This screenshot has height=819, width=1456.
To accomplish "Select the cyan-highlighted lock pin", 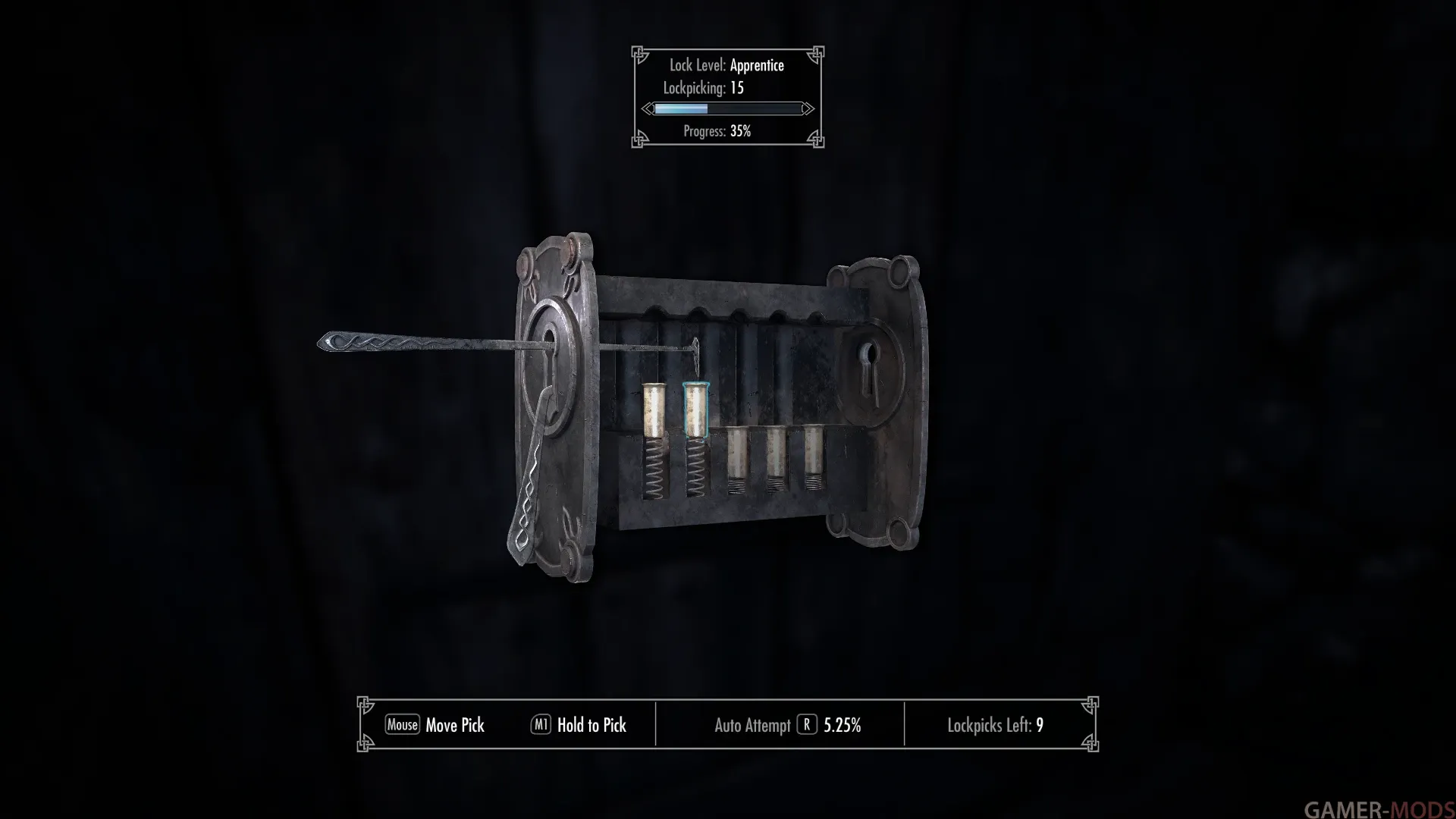I will [x=695, y=410].
